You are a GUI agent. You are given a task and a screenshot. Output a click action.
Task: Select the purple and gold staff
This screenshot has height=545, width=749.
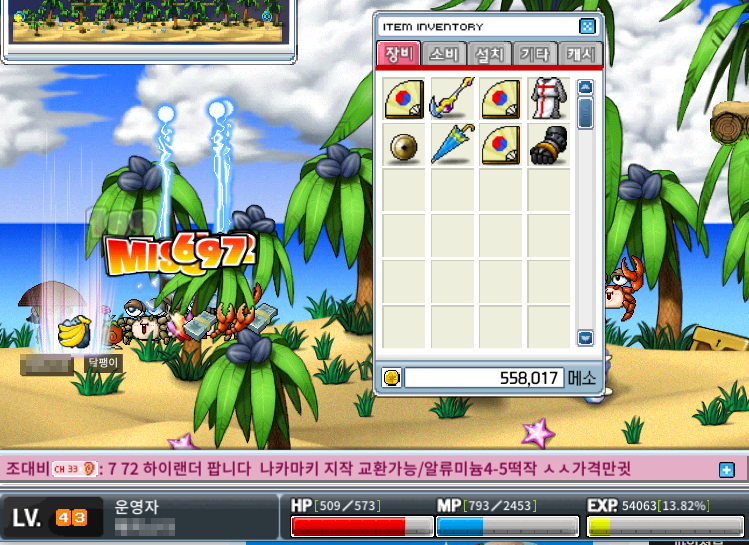(x=451, y=98)
